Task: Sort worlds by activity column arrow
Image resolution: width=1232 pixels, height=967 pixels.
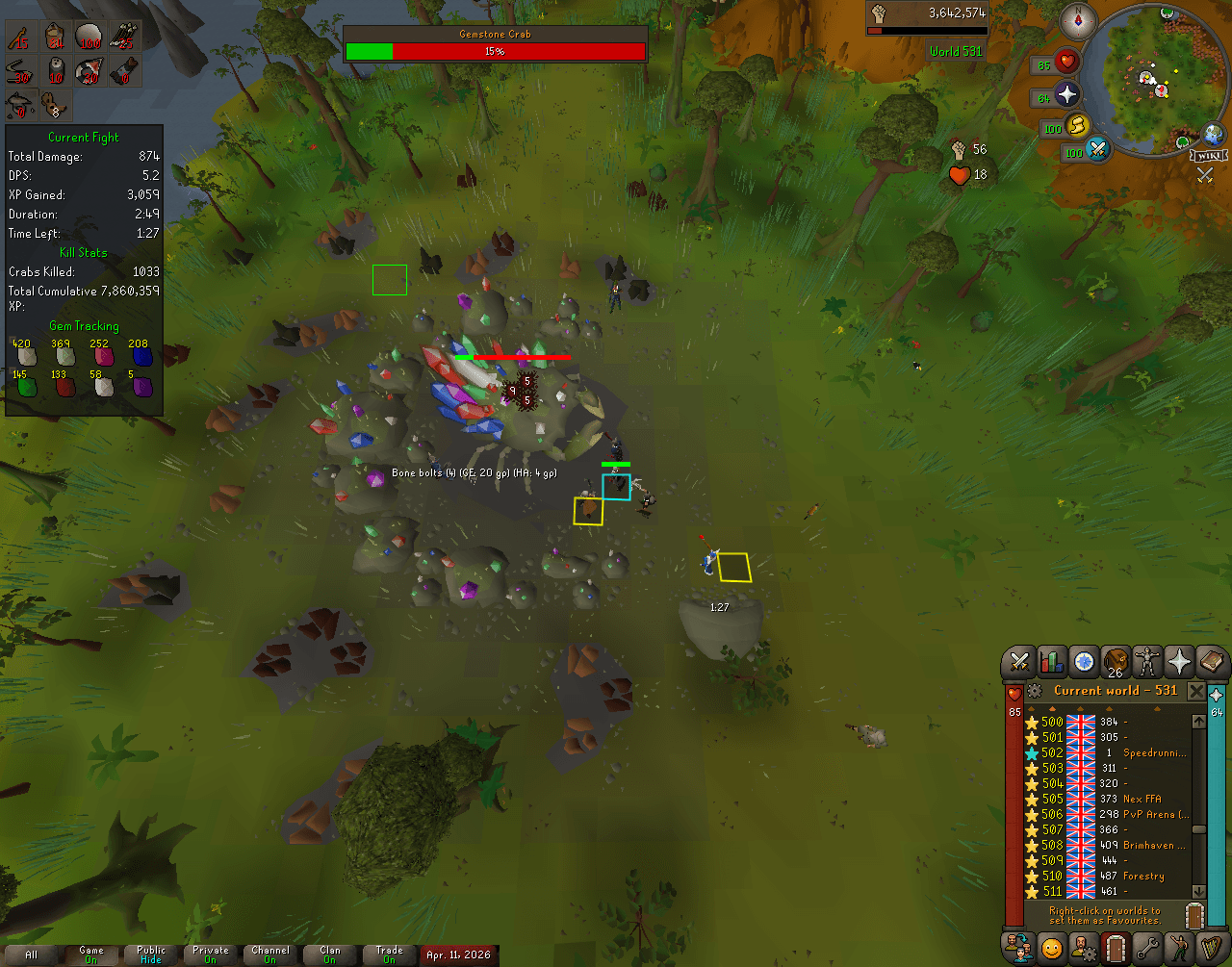Action: click(x=1156, y=709)
